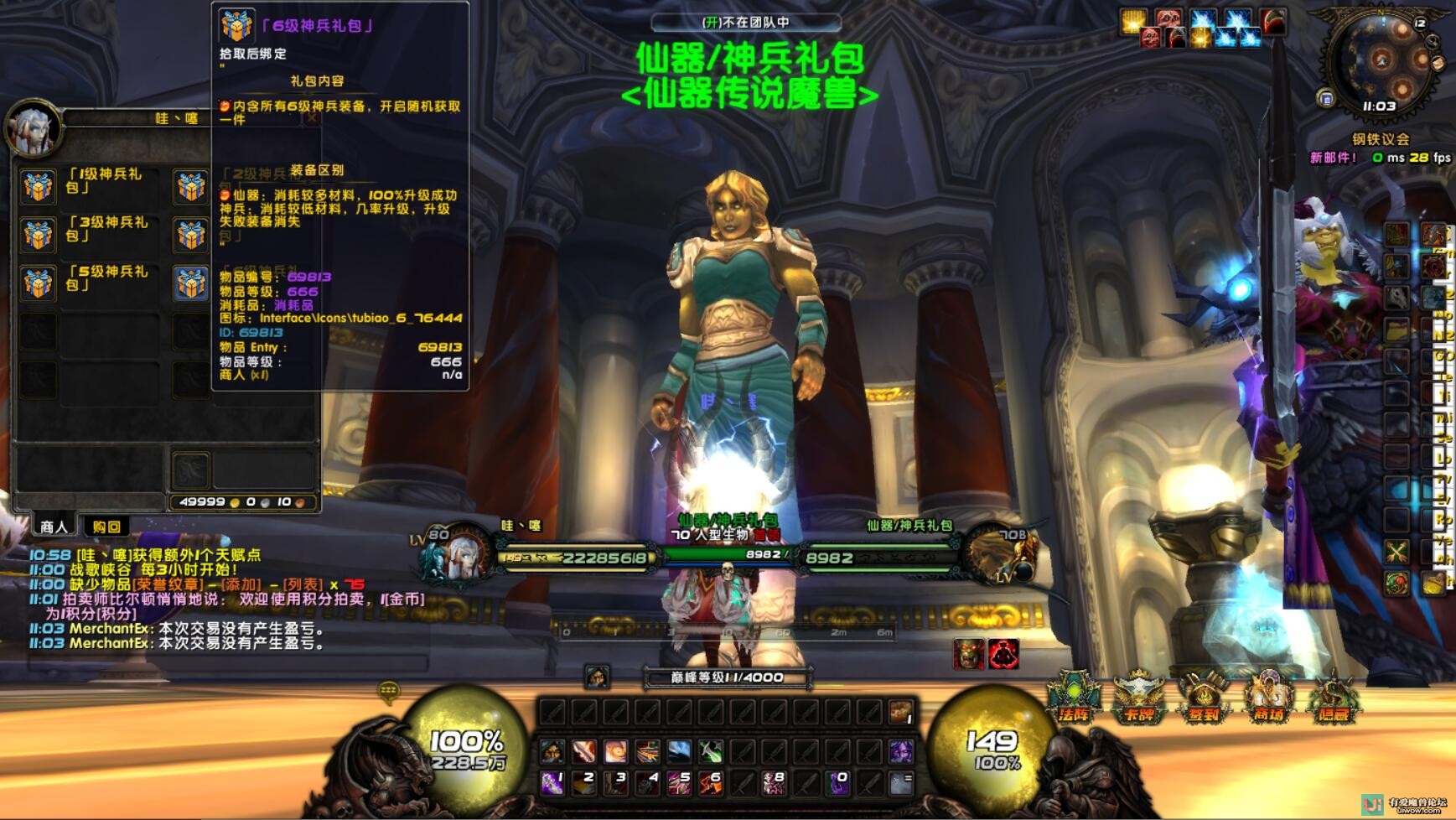The height and width of the screenshot is (820, 1456).
Task: Switch to the 购回 buyback tab
Action: 106,527
